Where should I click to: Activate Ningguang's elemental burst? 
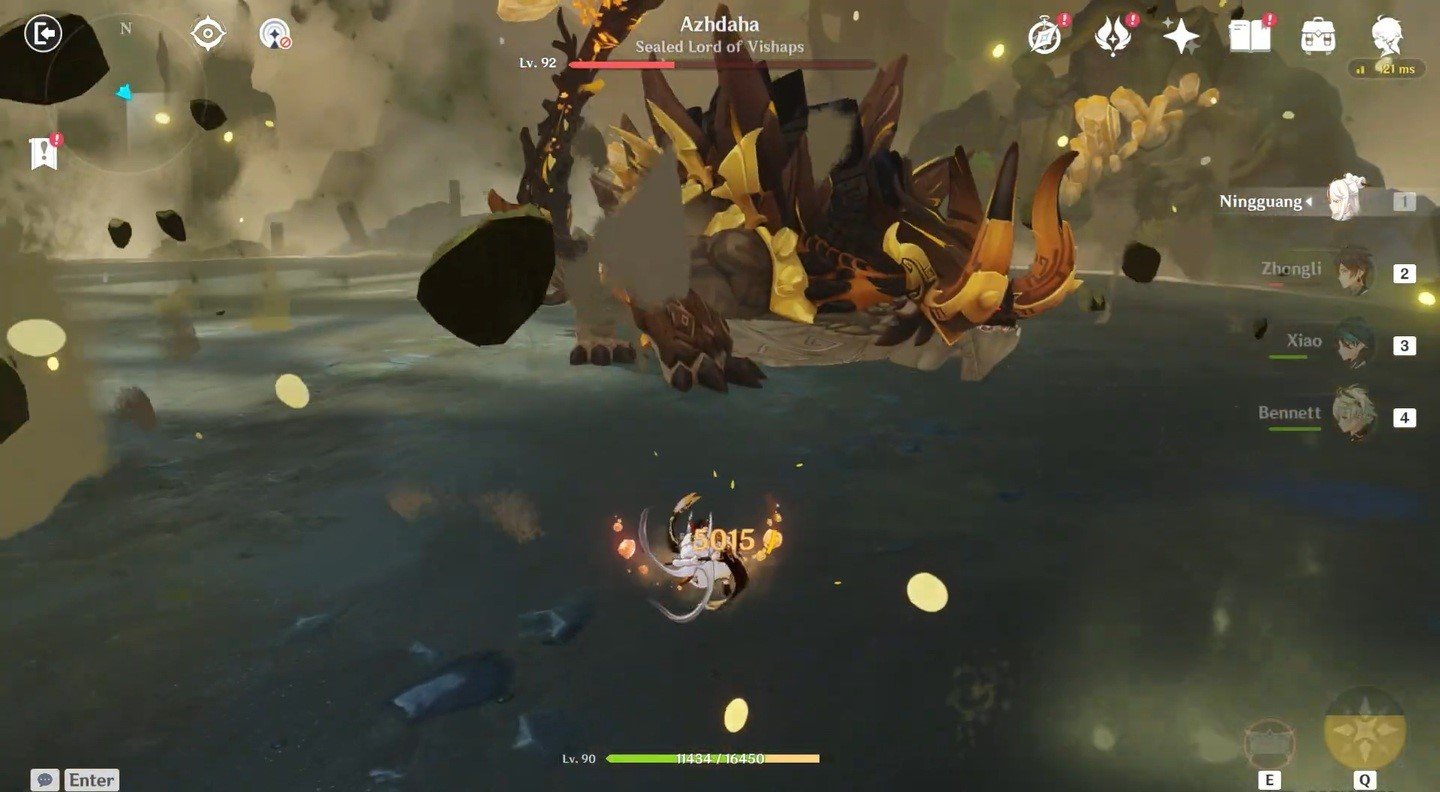1364,728
